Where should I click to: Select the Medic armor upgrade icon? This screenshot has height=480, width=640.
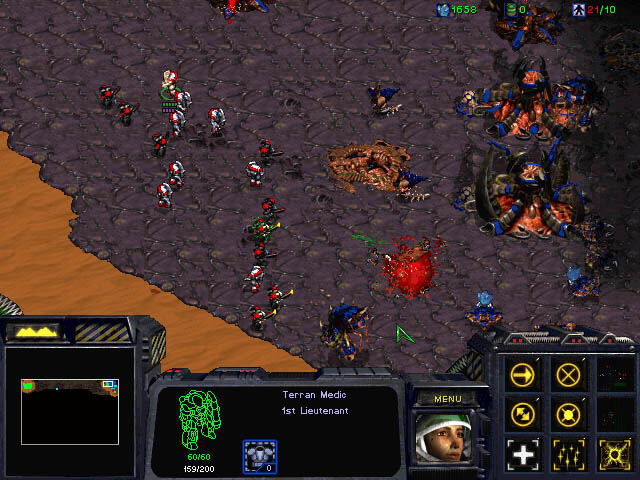click(260, 456)
